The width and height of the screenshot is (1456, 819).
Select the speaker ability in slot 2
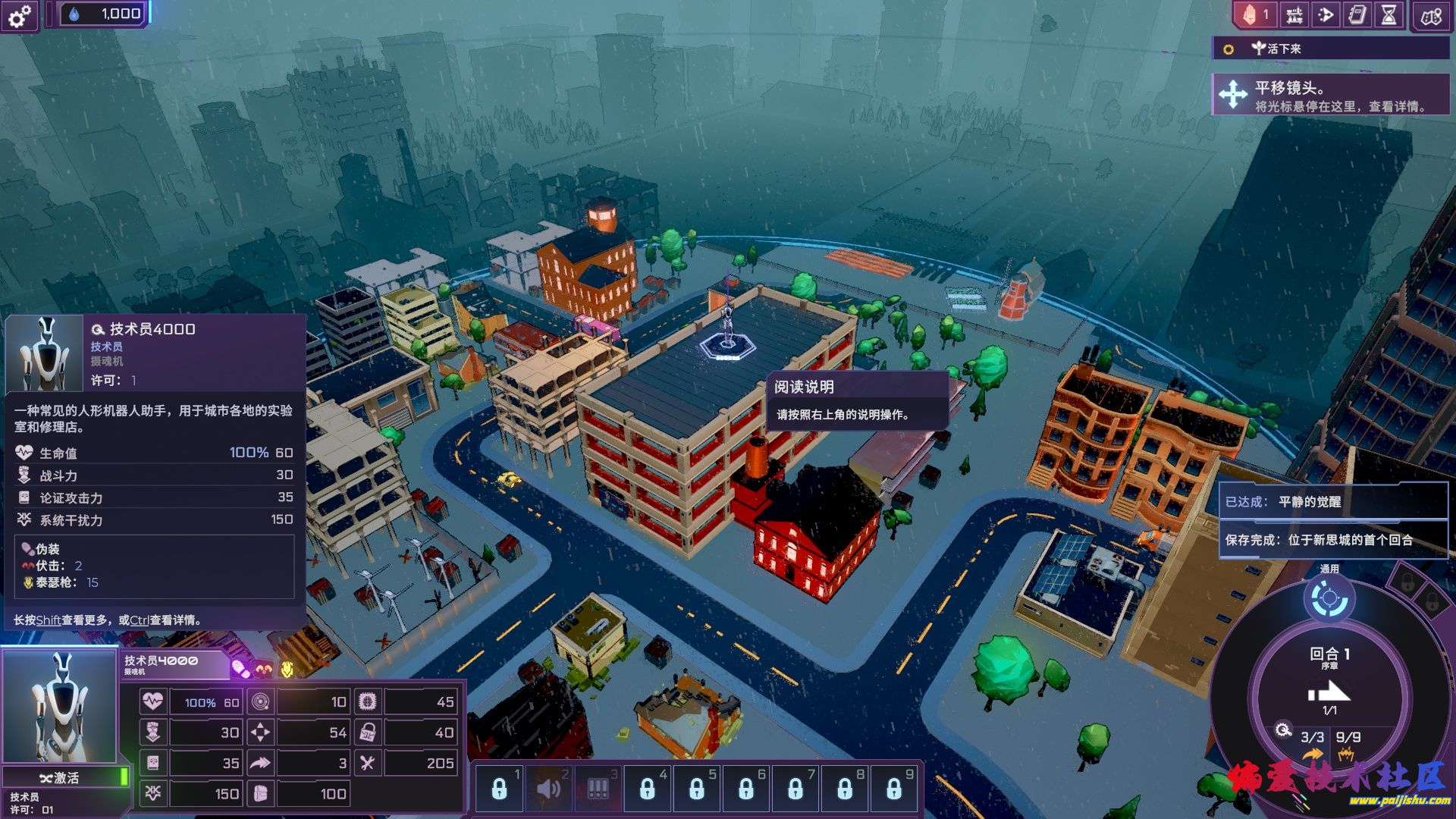548,789
